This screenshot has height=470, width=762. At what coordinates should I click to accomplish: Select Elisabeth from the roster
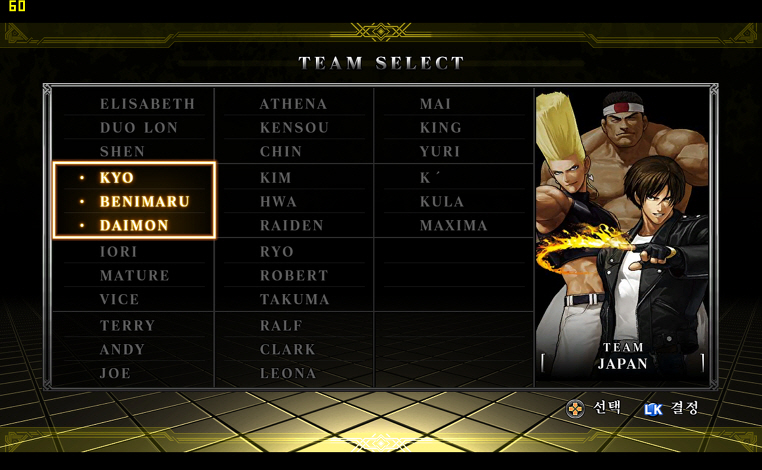click(147, 104)
